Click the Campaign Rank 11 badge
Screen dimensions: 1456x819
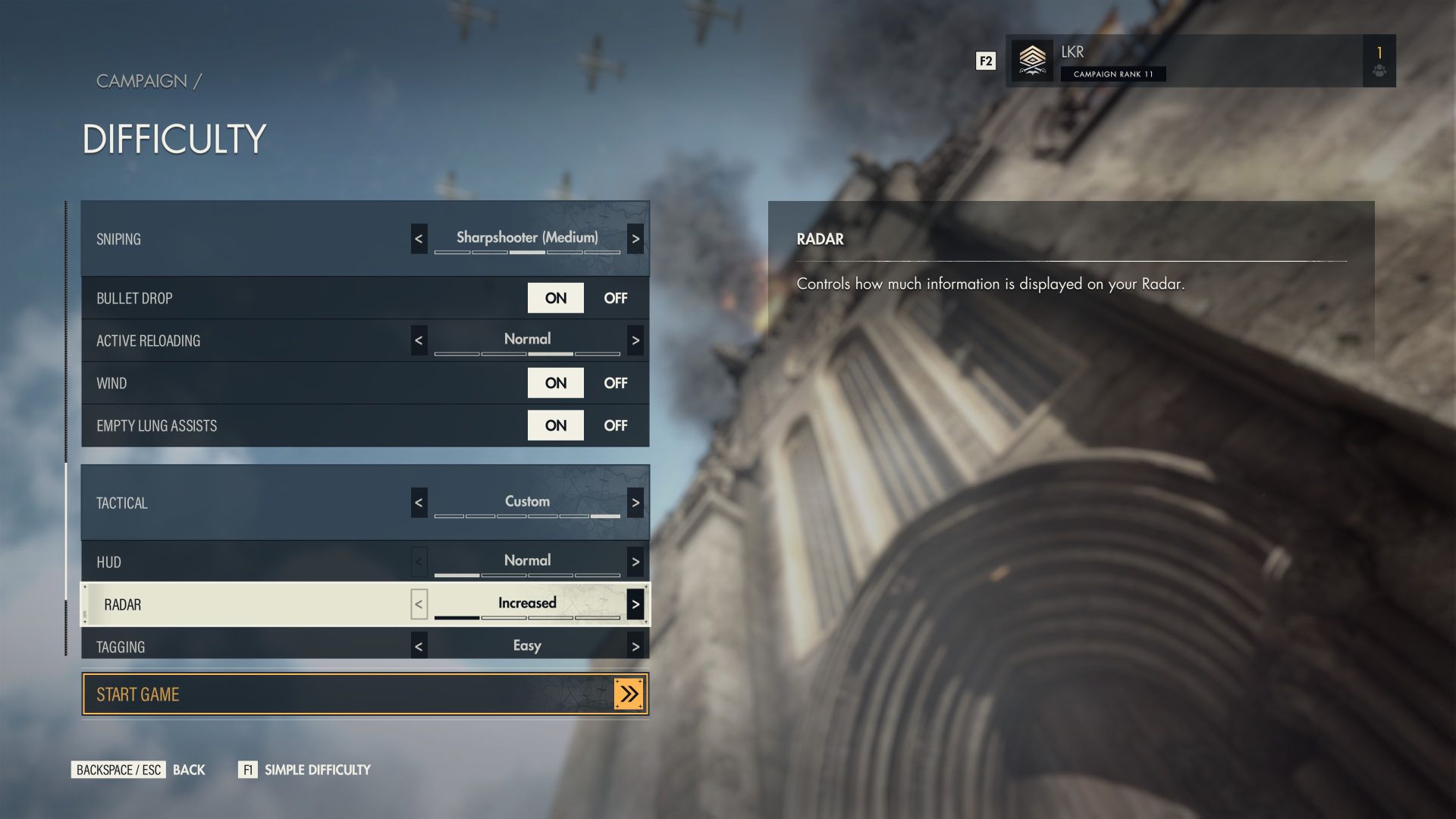tap(1113, 74)
